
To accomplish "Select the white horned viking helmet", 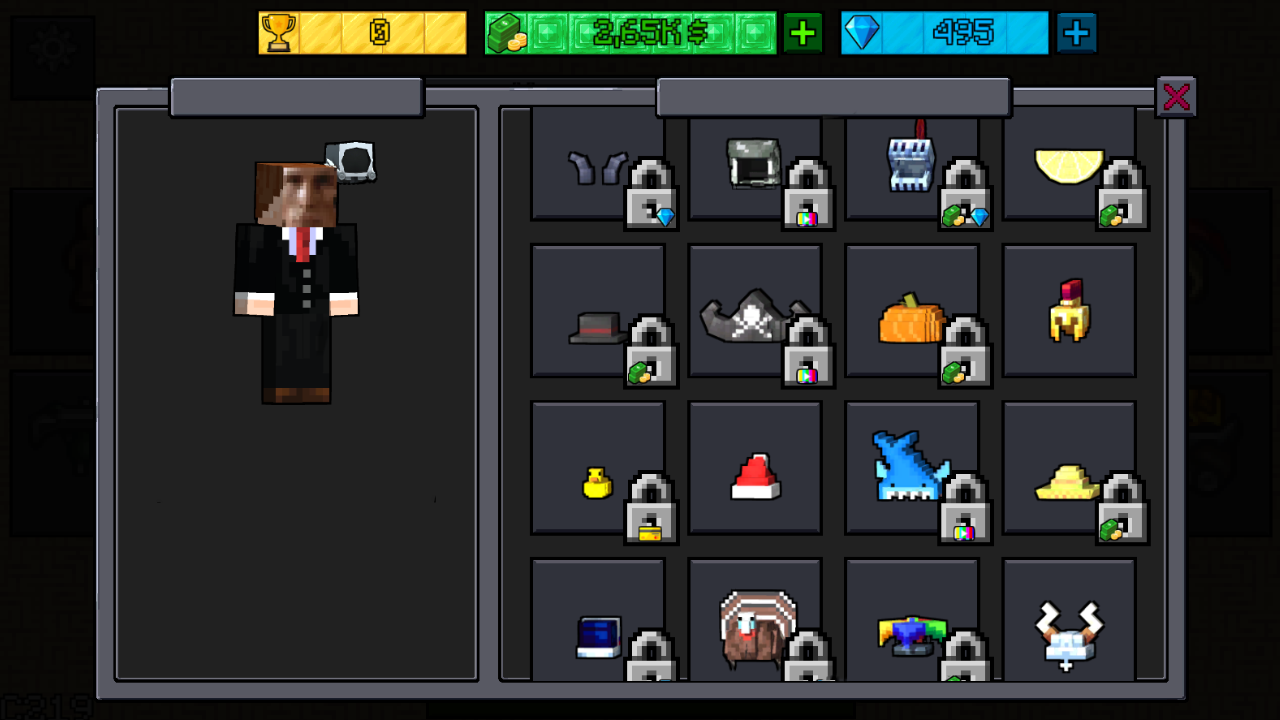I will point(1068,630).
